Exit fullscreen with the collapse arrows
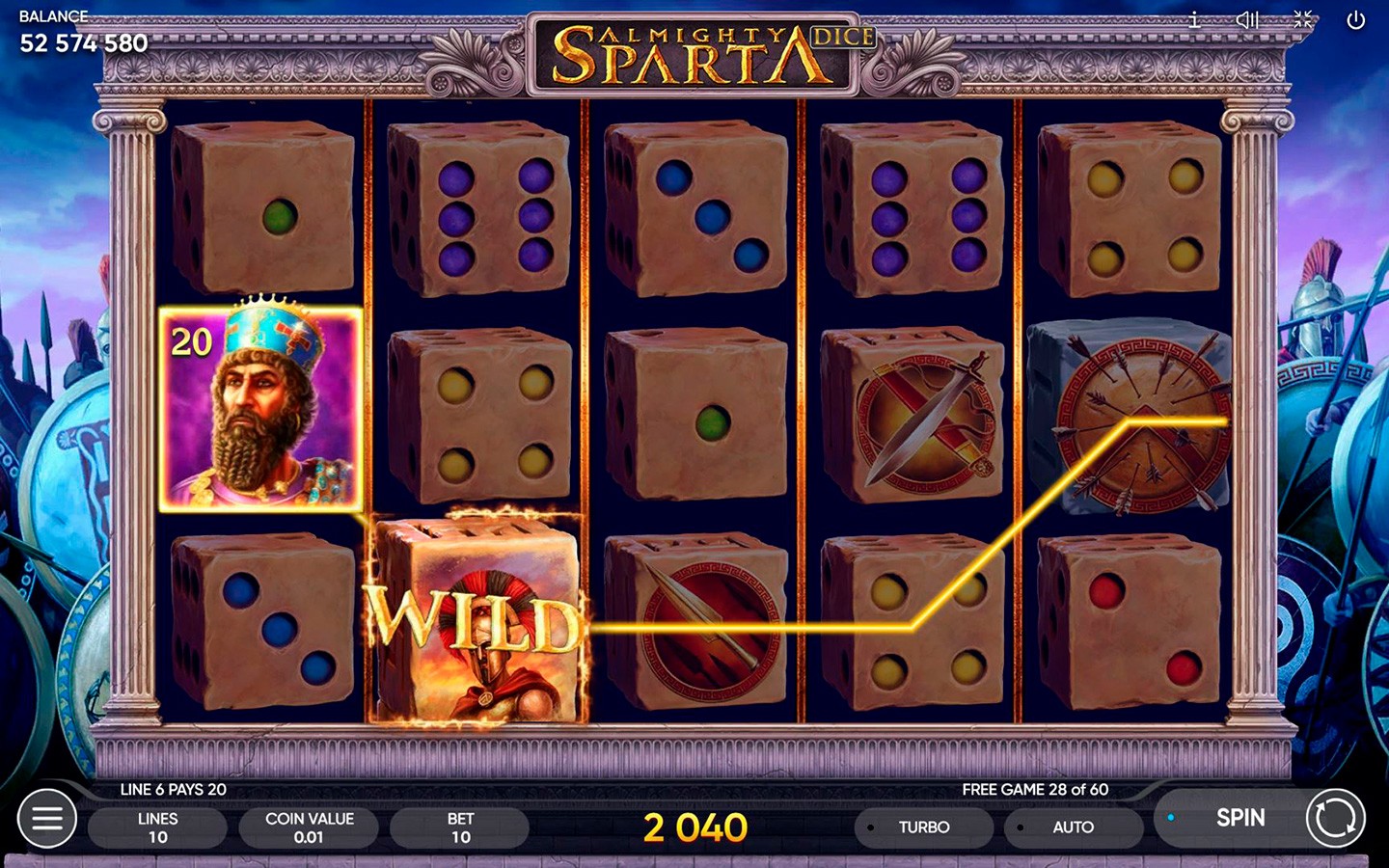This screenshot has width=1389, height=868. [1302, 20]
